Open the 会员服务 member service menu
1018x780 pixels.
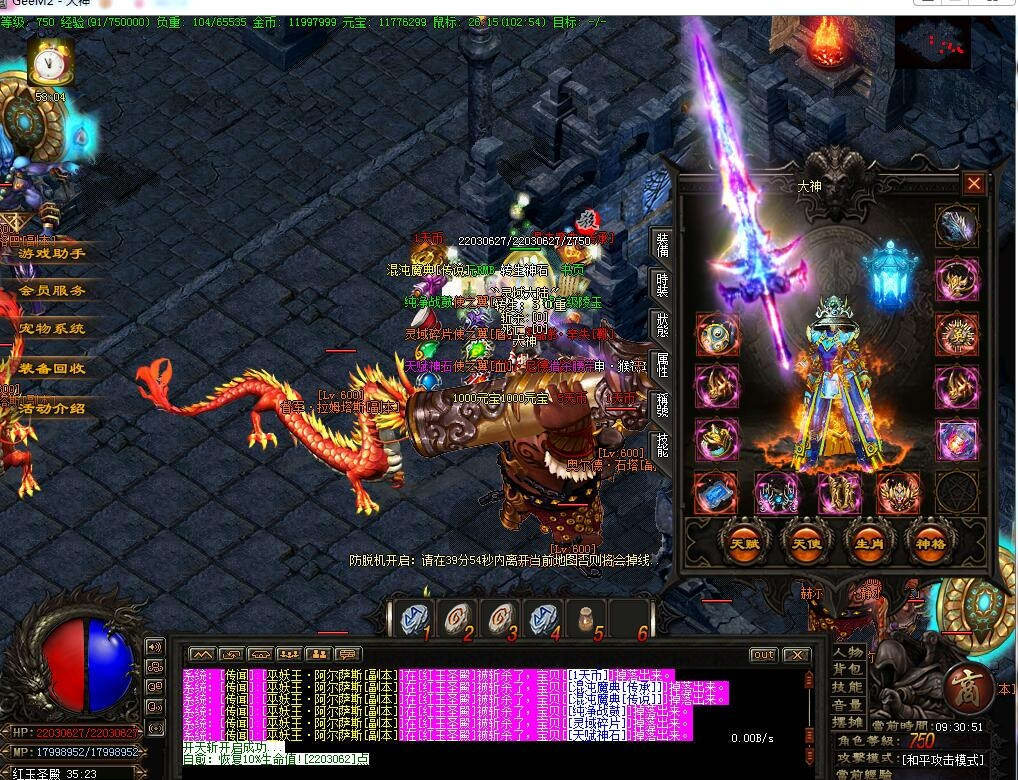52,290
